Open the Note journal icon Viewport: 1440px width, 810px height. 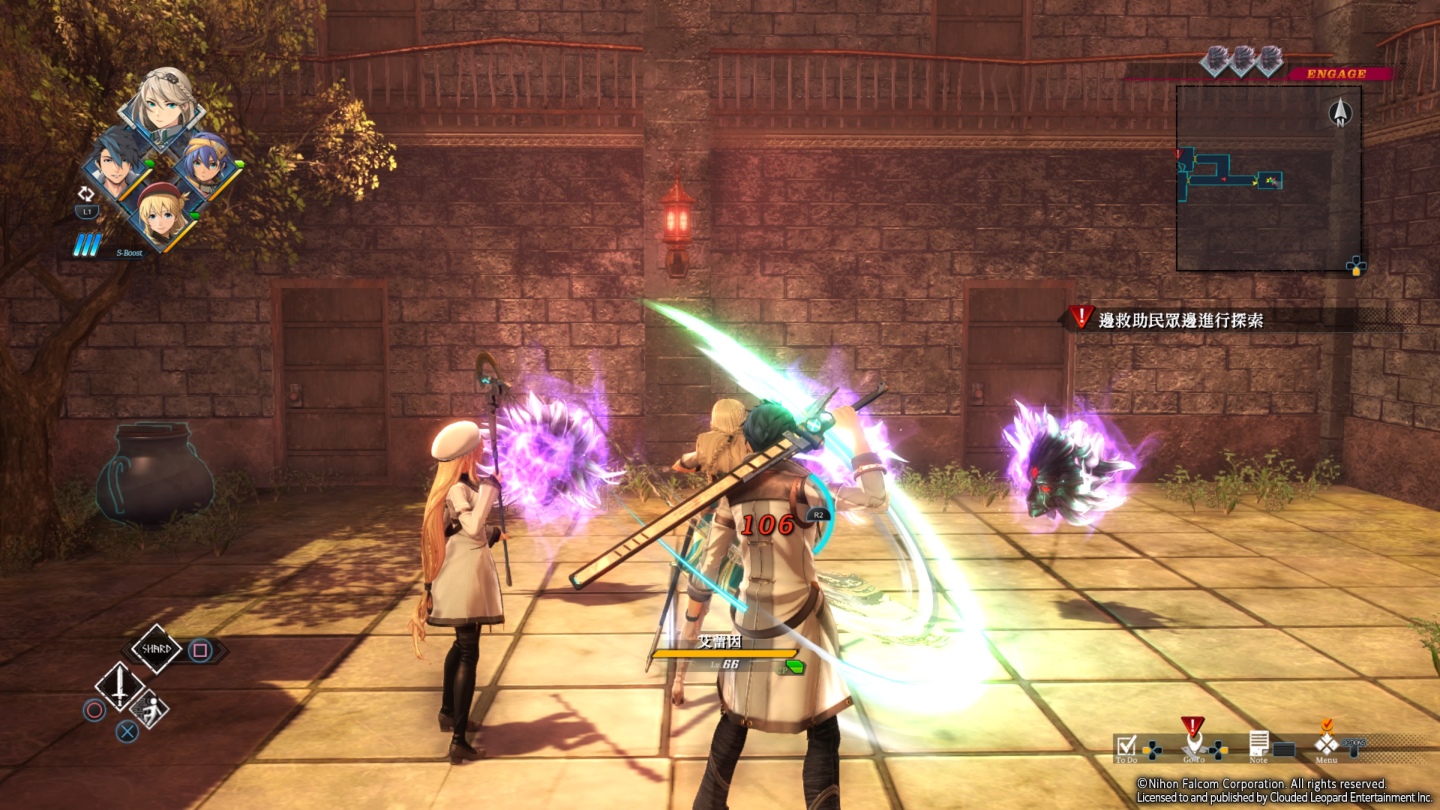tap(1259, 744)
